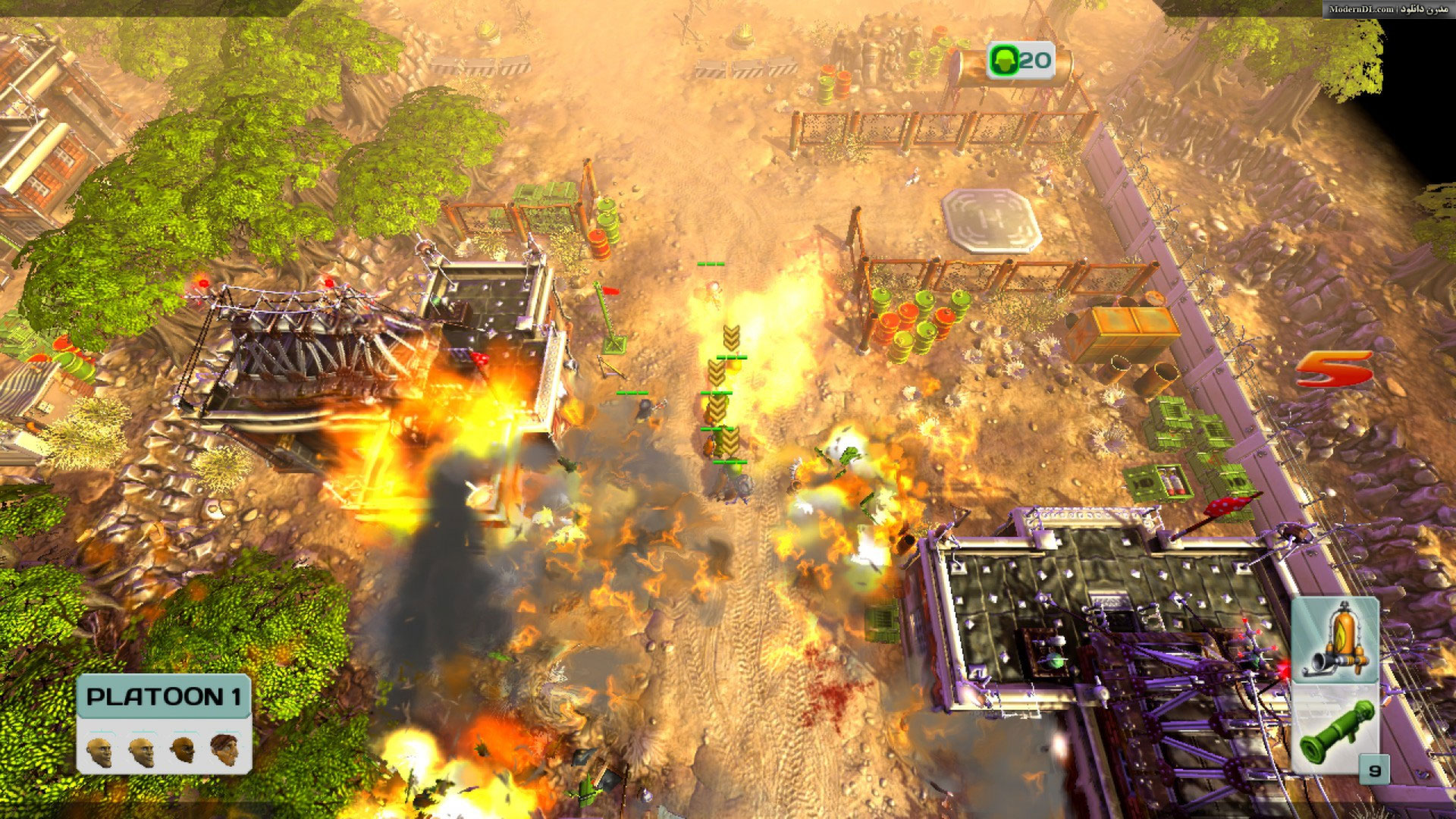1456x819 pixels.
Task: Pick the dark-skinned soldier portrait in the platoon
Action: point(183,749)
